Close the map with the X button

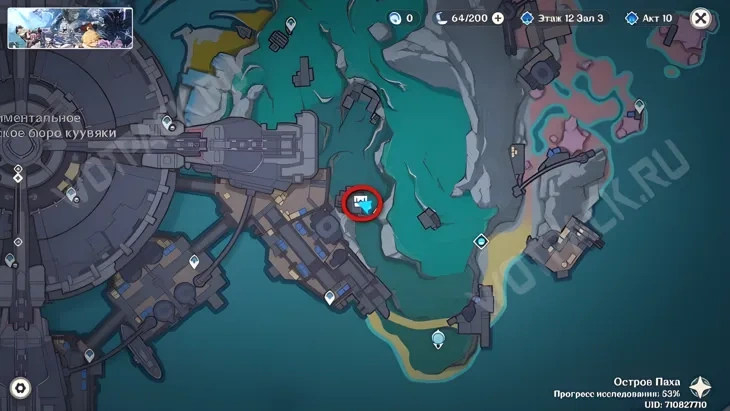(x=701, y=18)
